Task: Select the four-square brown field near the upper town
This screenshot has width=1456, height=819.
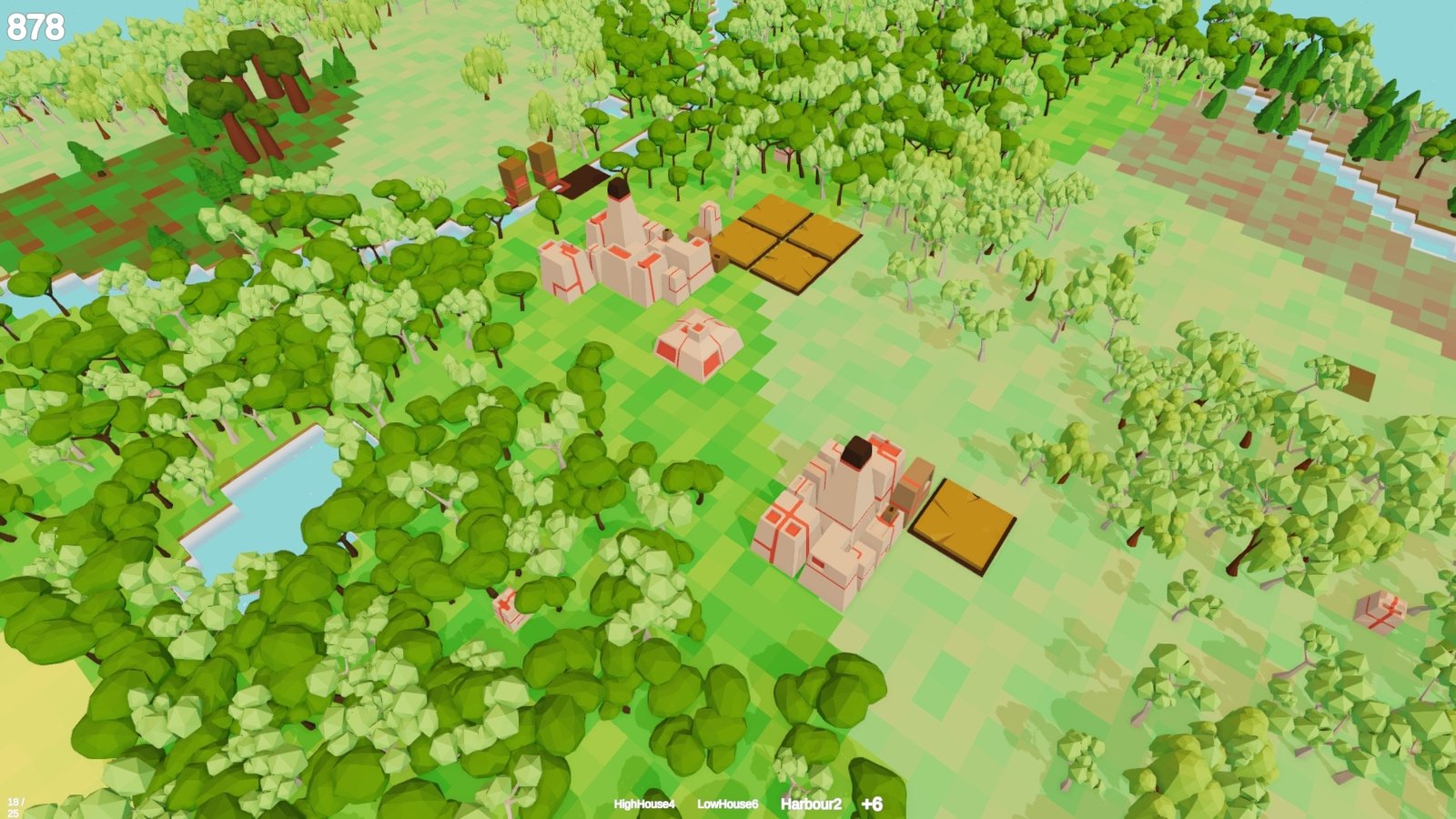Action: [788, 244]
